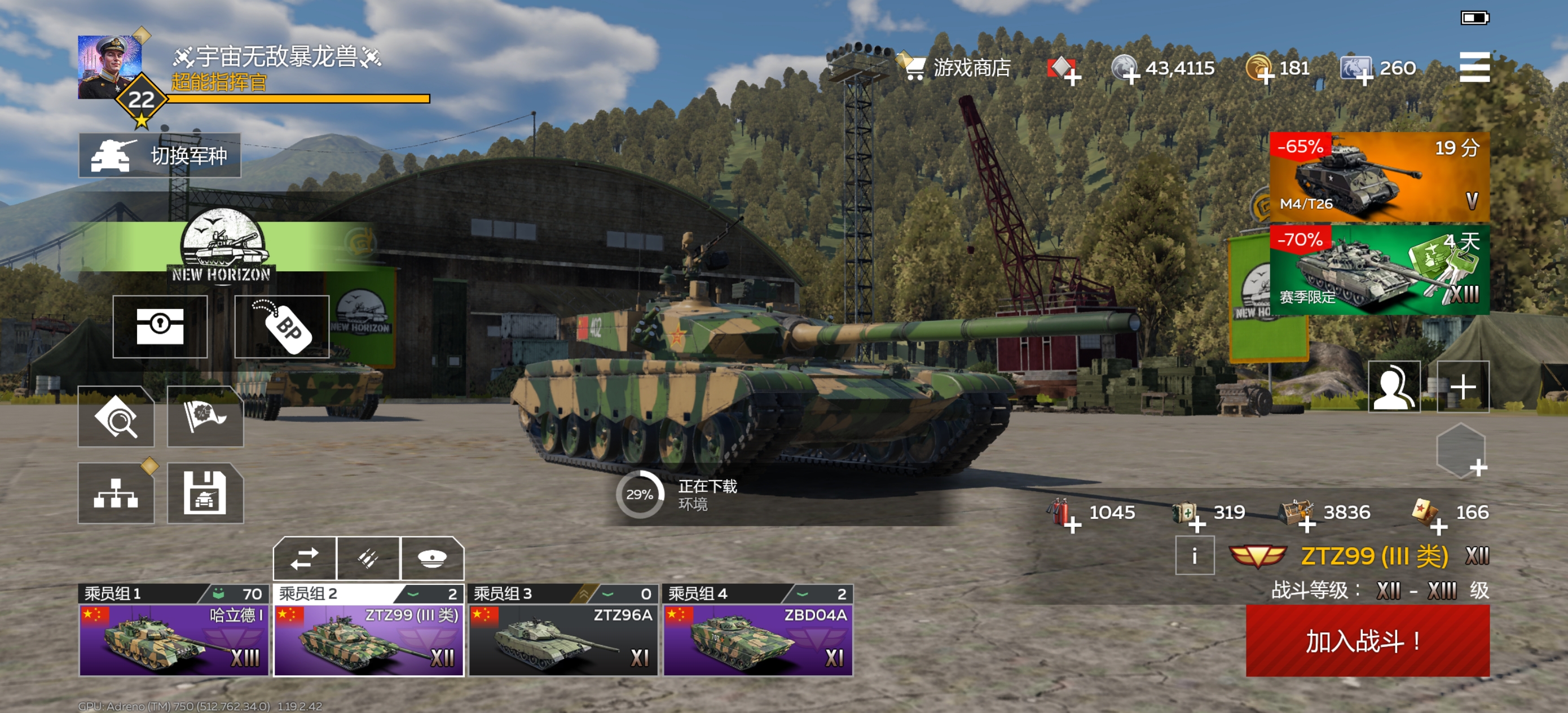This screenshot has height=713, width=1568.
Task: Open the tech tree icon
Action: coord(116,493)
